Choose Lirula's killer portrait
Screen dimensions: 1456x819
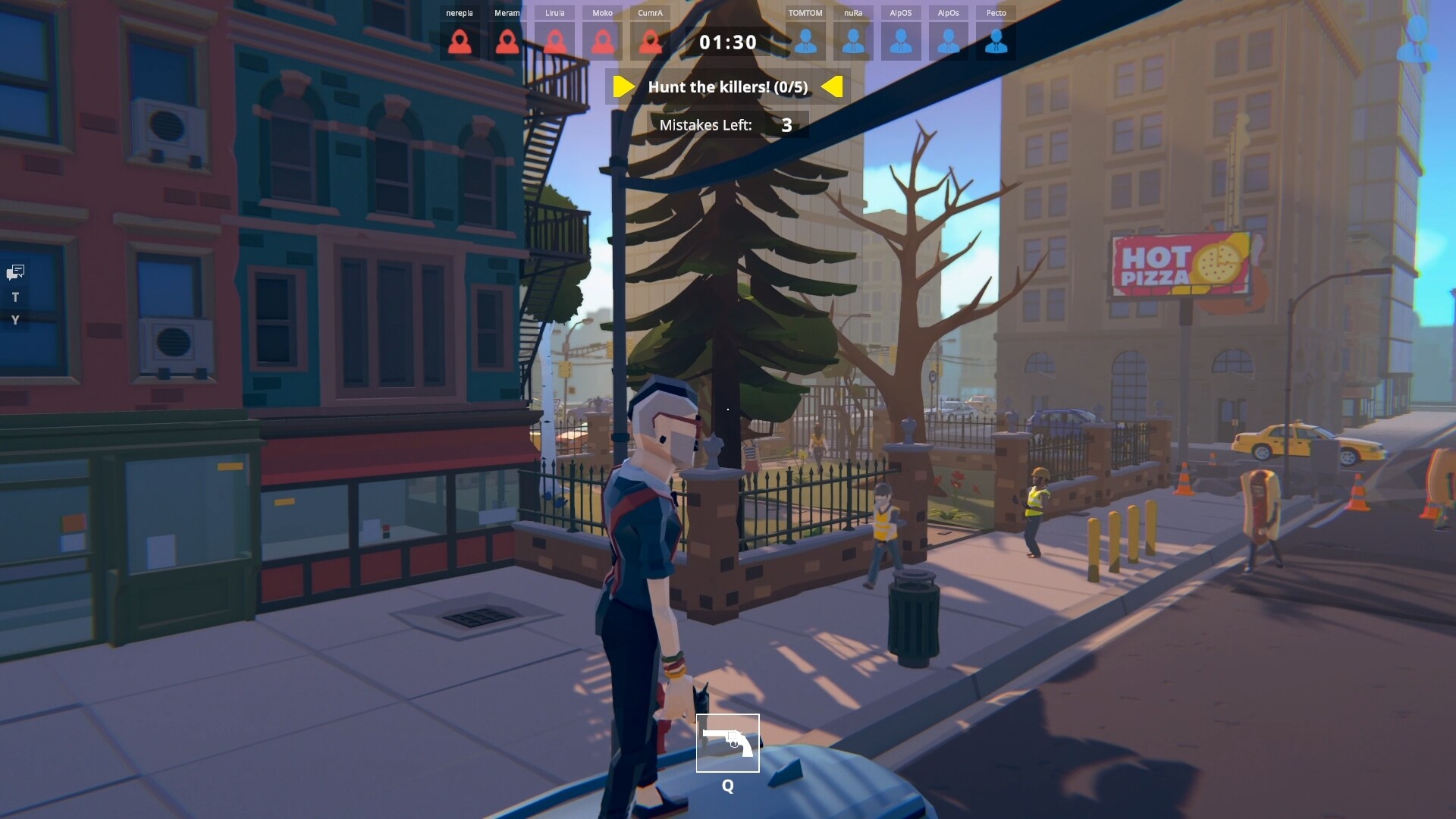click(x=555, y=42)
